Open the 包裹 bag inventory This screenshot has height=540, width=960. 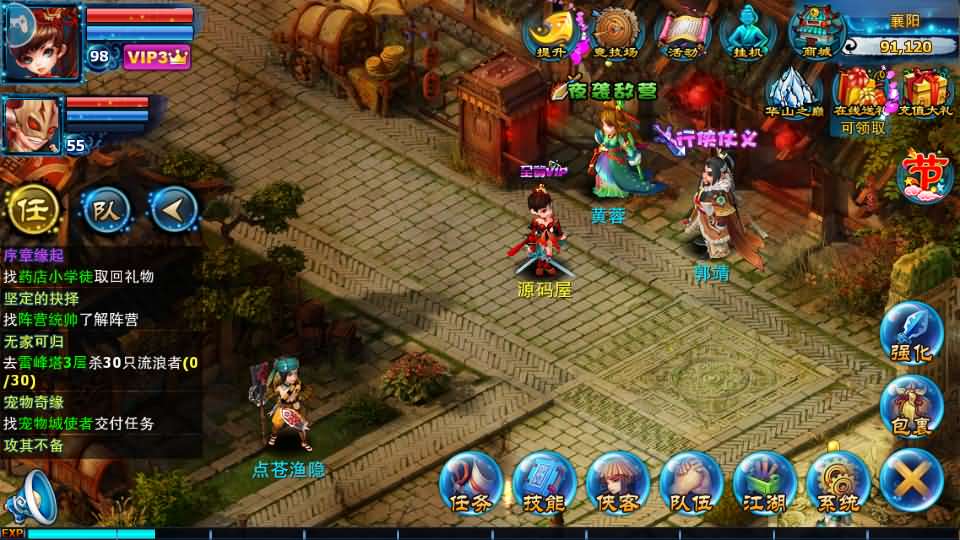pyautogui.click(x=911, y=405)
